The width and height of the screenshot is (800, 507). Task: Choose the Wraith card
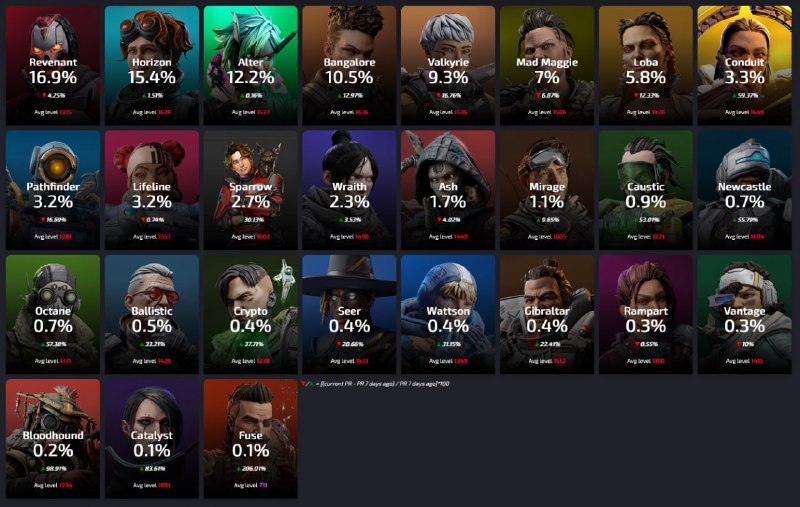350,190
